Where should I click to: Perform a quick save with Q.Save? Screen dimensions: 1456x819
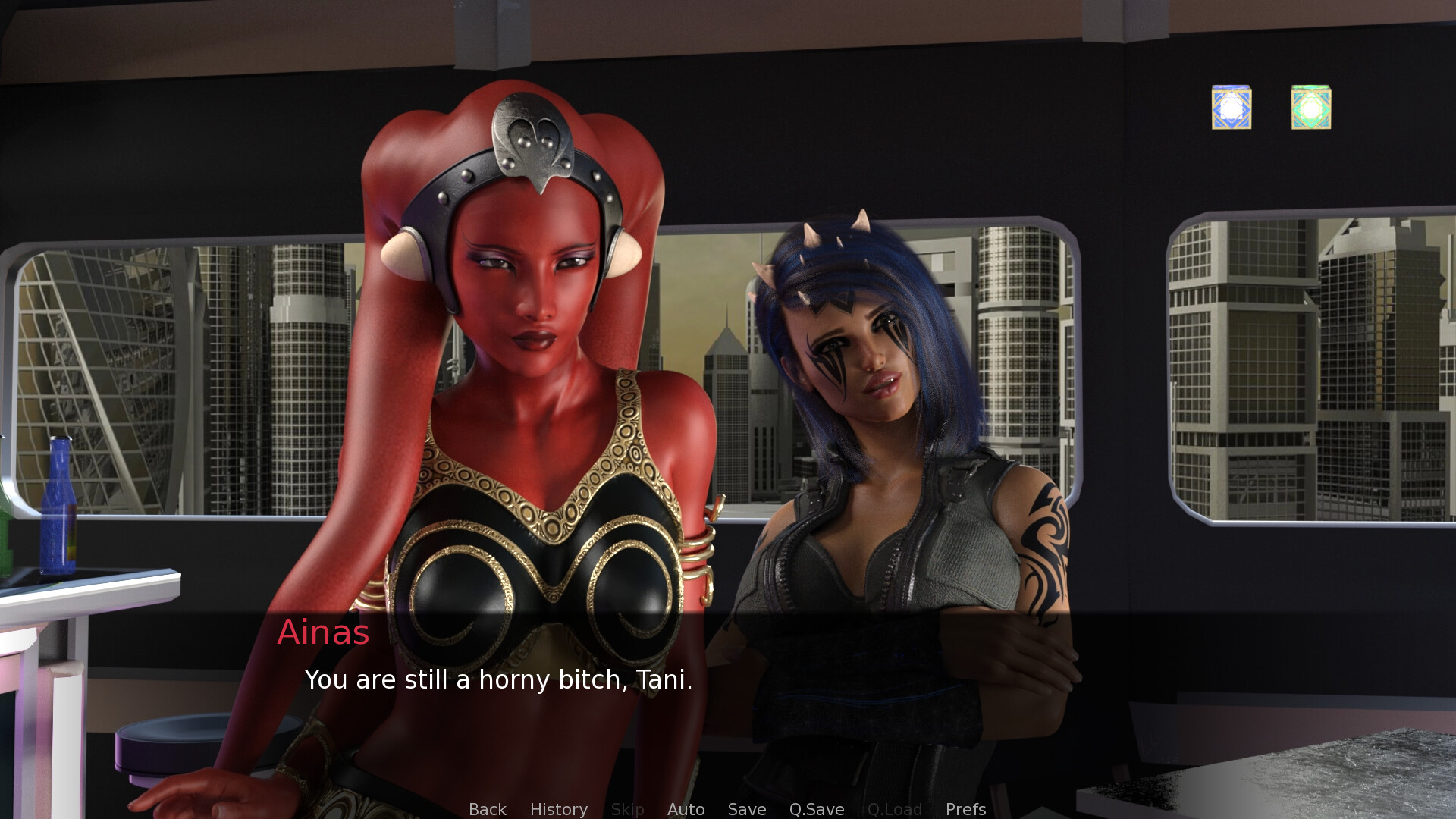(816, 809)
